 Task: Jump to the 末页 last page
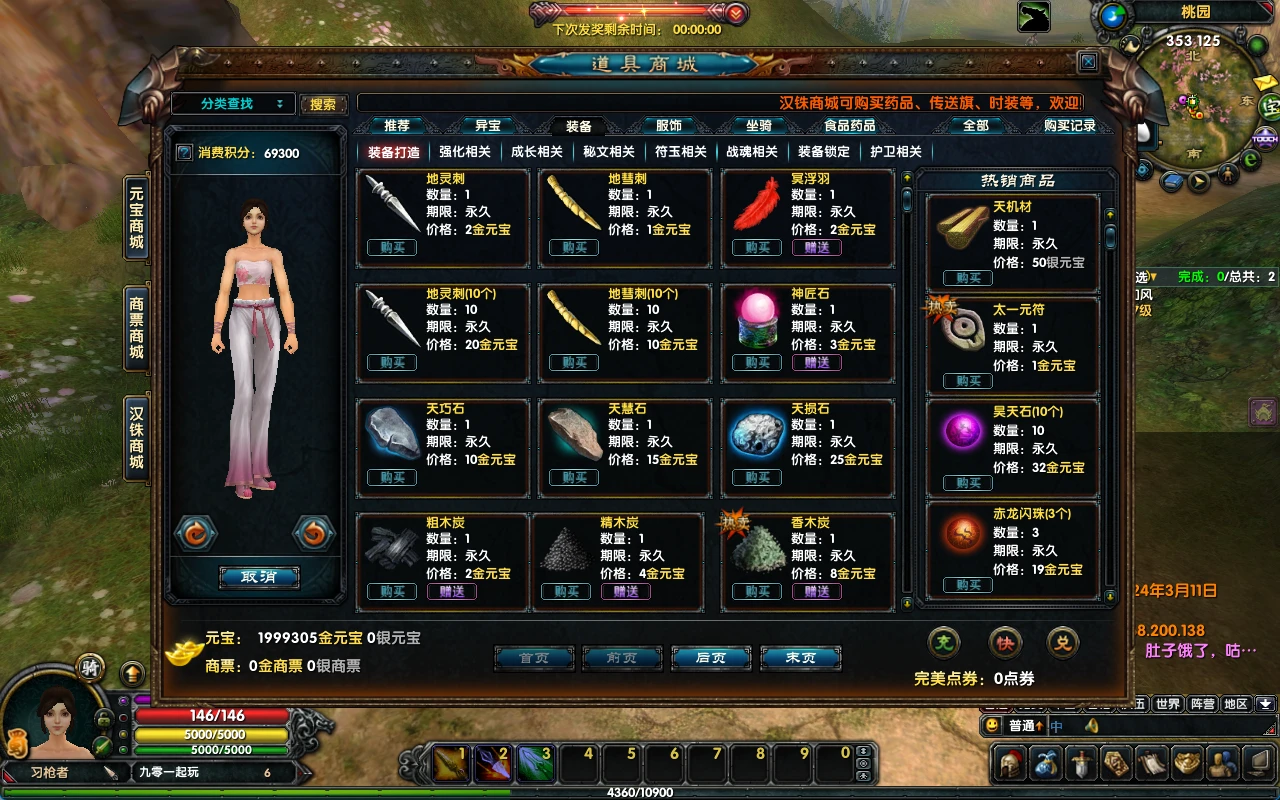[800, 658]
